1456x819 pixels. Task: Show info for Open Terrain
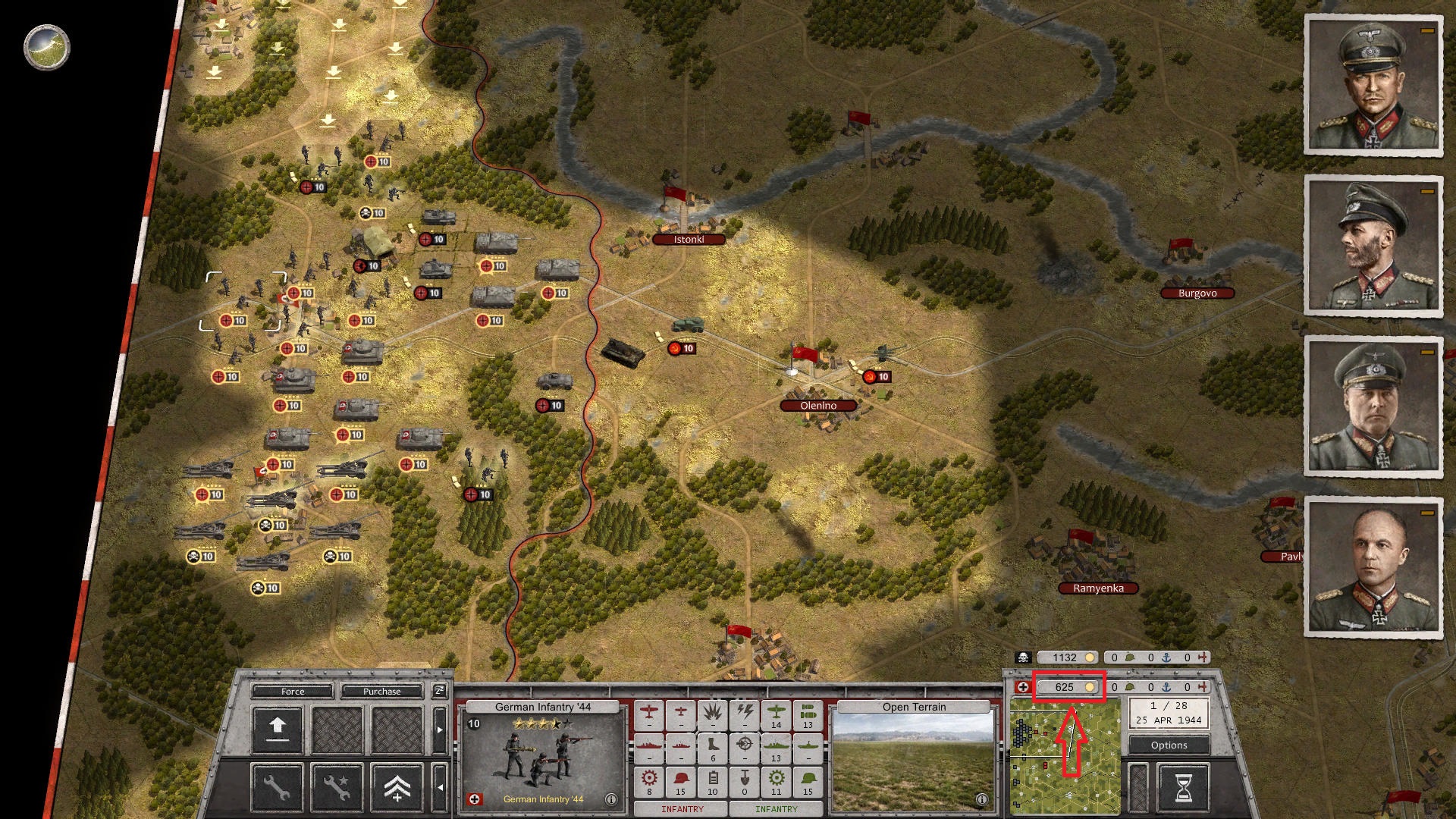(x=981, y=799)
